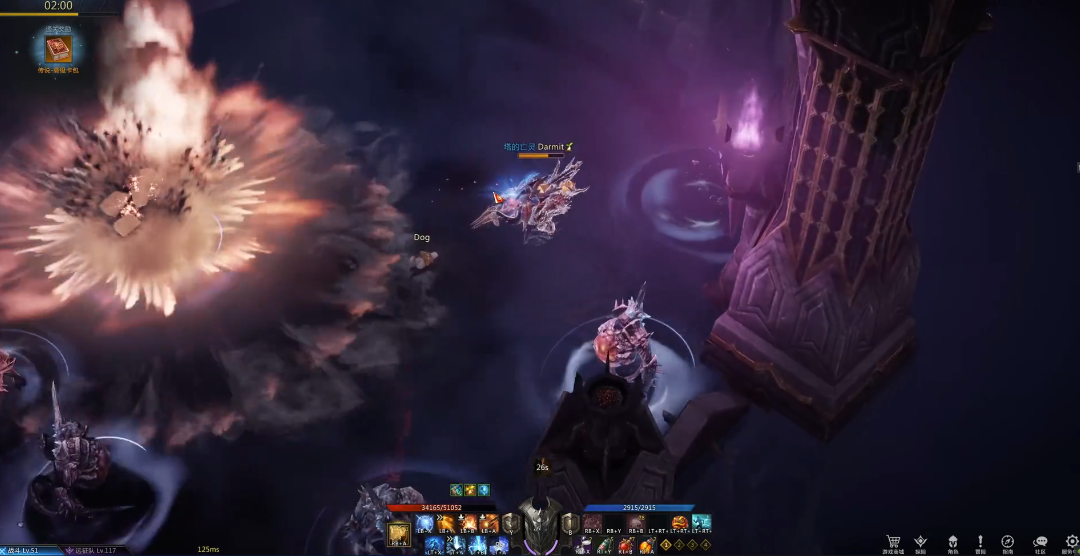Viewport: 1080px width, 556px height.
Task: Open the character menu helmet icon
Action: click(x=953, y=541)
